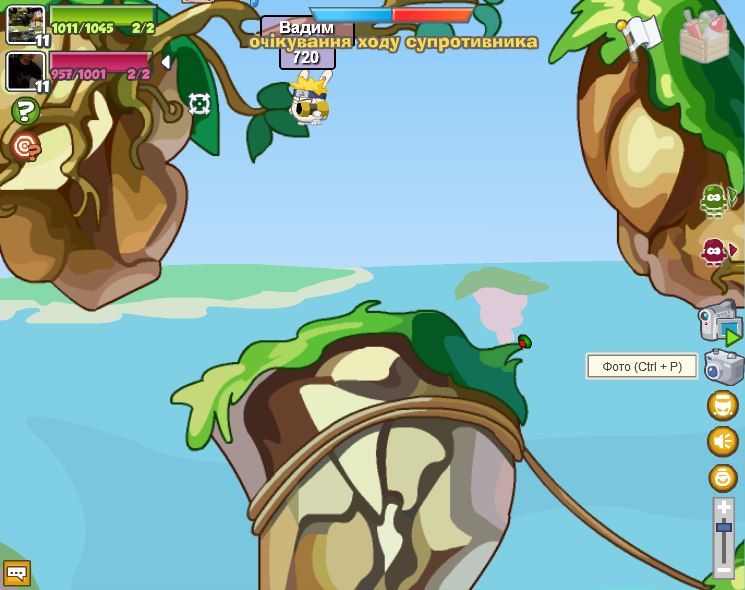Click the green team player avatar
Viewport: 745px width, 590px height.
(x=25, y=24)
